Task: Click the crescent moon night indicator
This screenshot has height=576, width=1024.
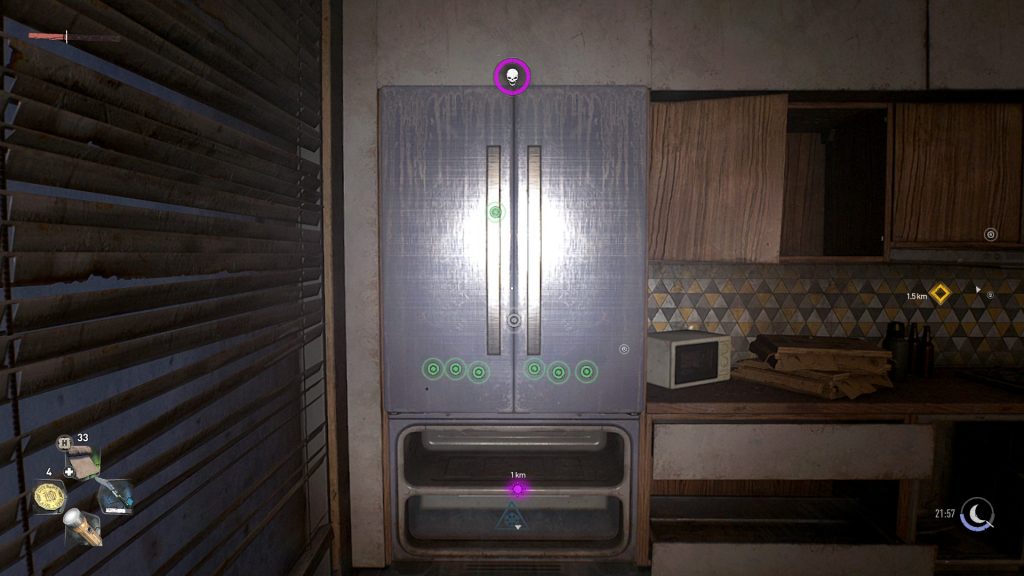Action: click(x=977, y=514)
